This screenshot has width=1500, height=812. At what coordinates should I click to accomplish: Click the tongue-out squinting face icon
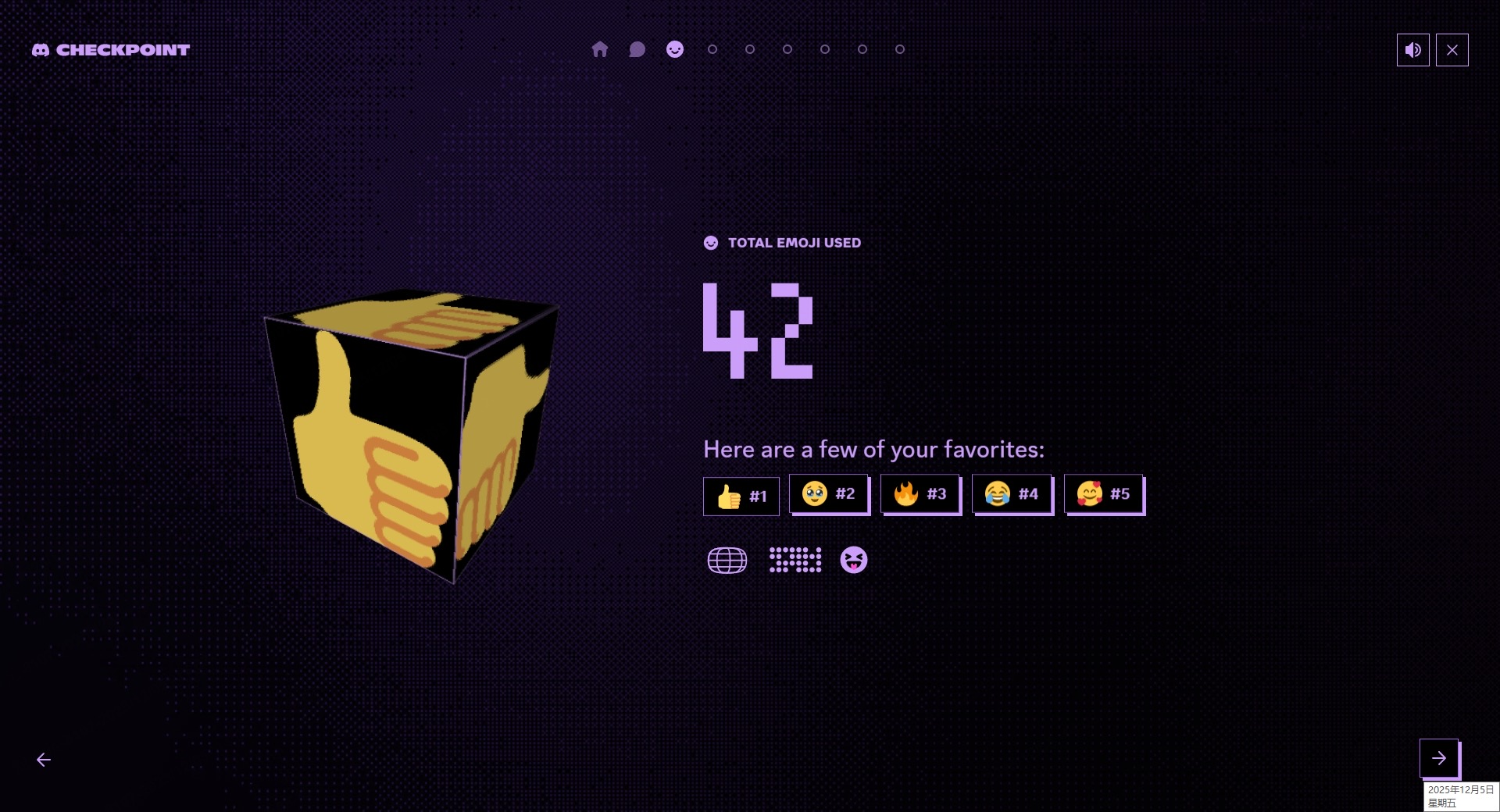pos(853,560)
